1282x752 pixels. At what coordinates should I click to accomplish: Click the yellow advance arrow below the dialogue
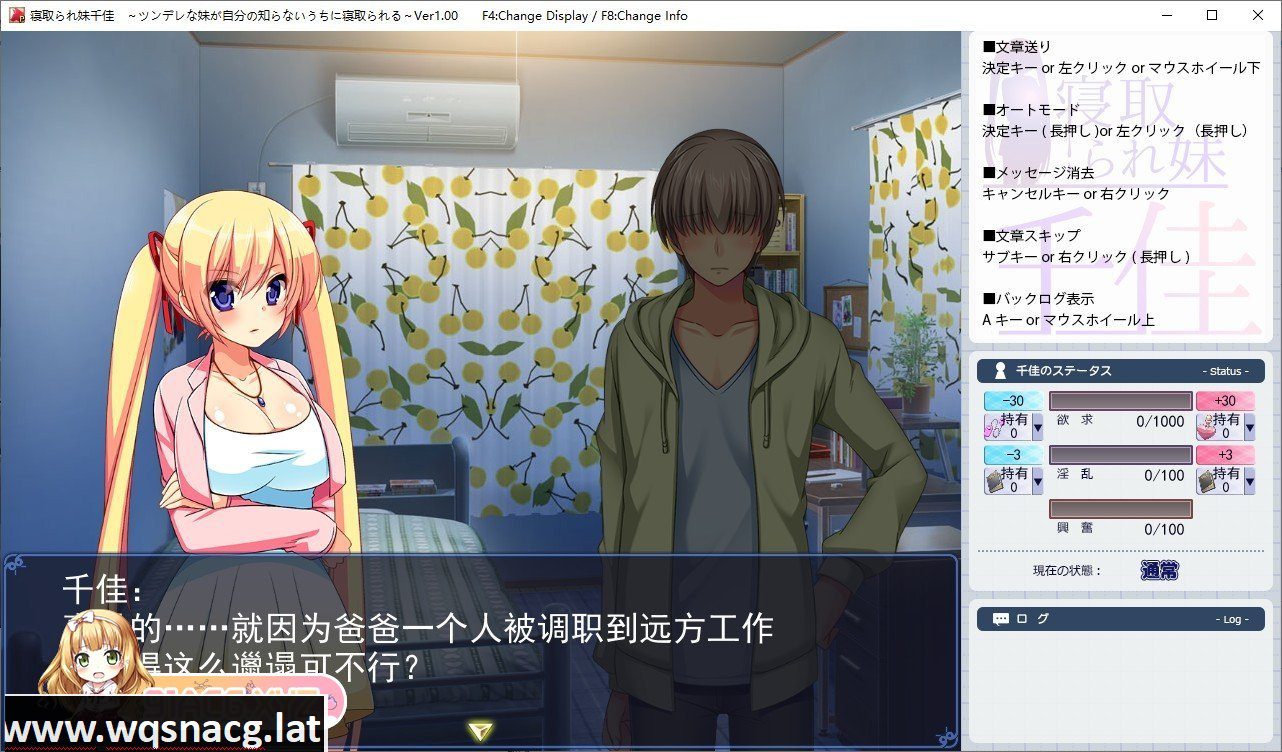pyautogui.click(x=480, y=730)
